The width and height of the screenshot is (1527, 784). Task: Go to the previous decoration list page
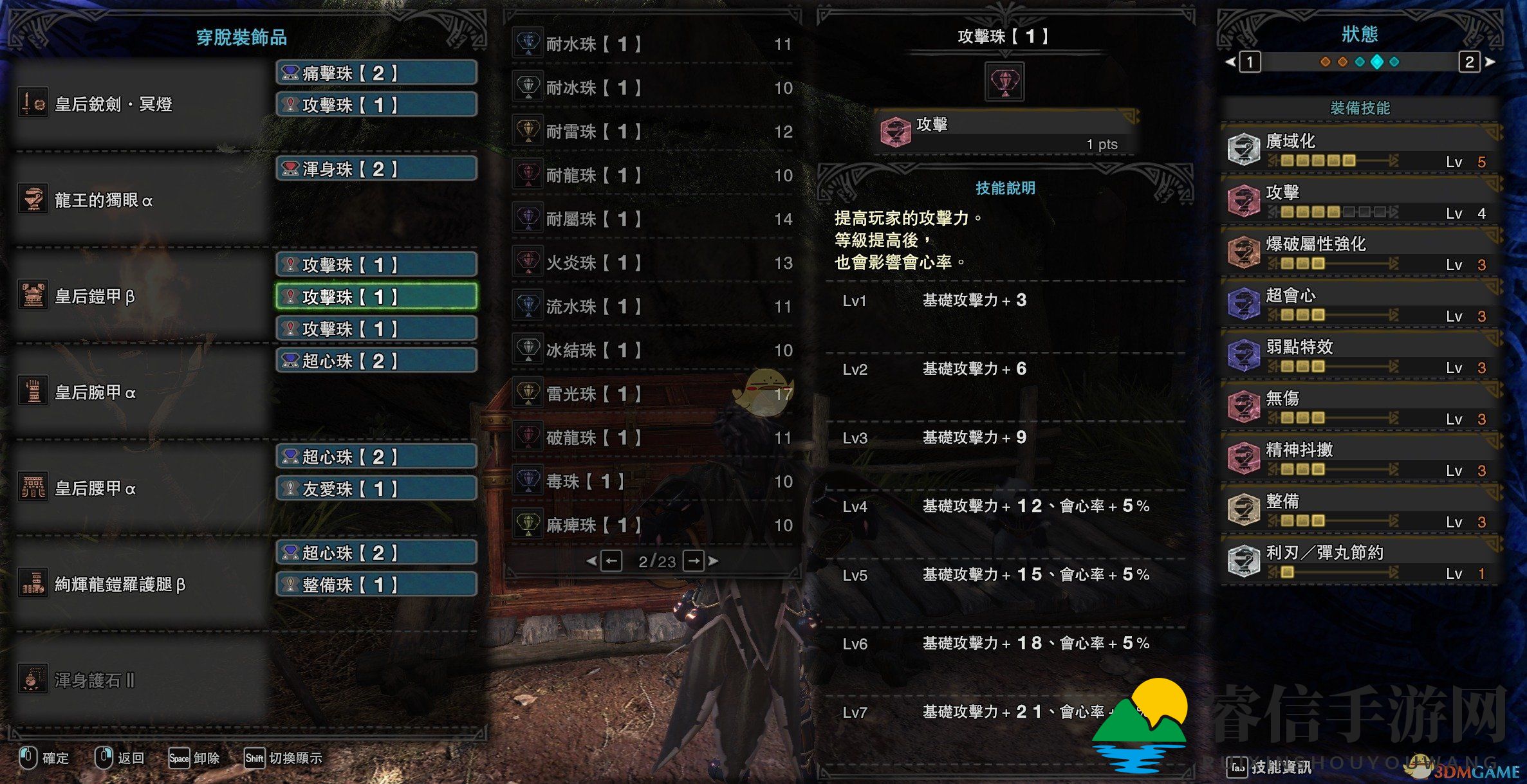pyautogui.click(x=611, y=561)
